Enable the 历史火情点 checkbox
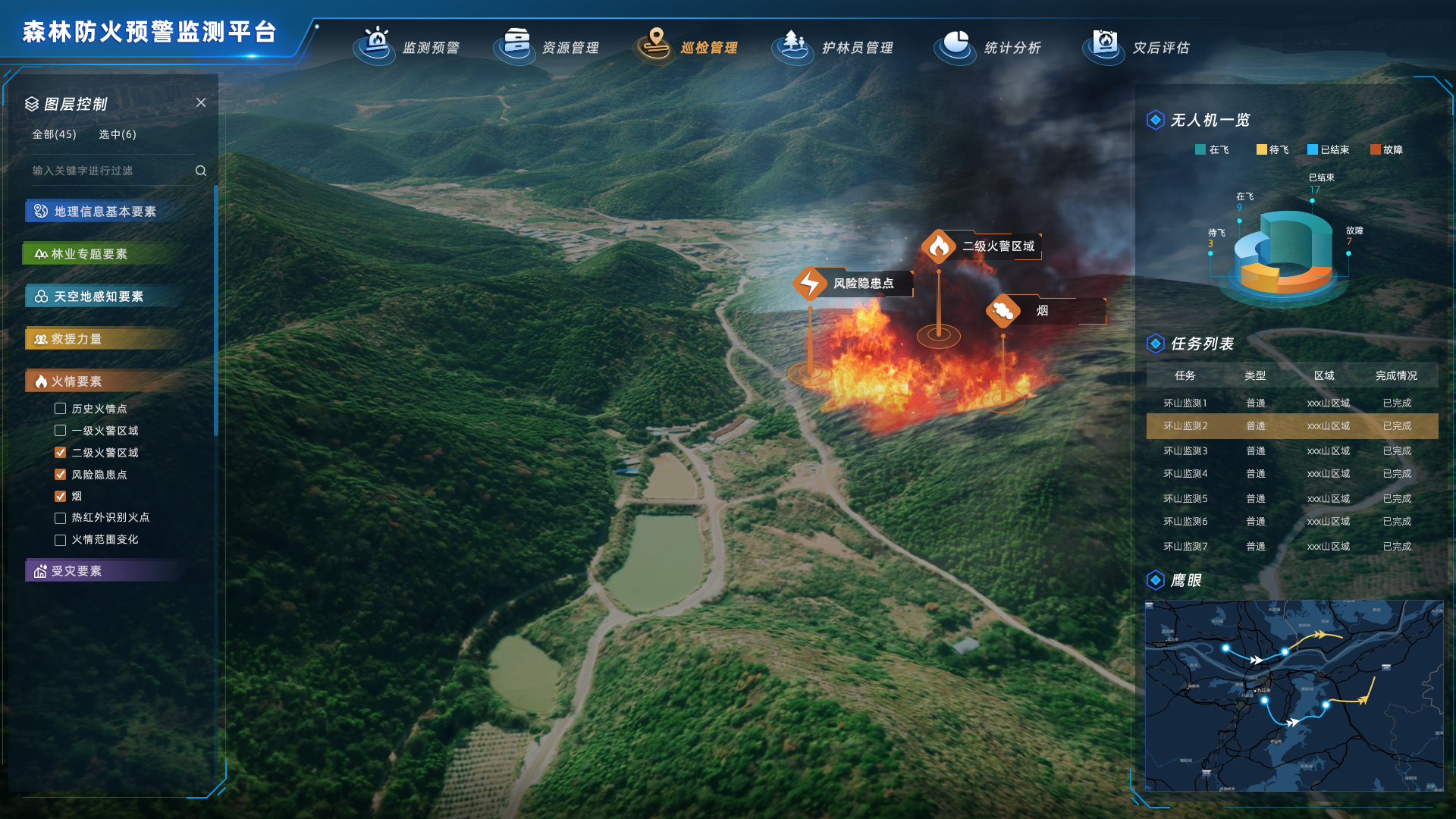The image size is (1456, 819). (x=61, y=409)
